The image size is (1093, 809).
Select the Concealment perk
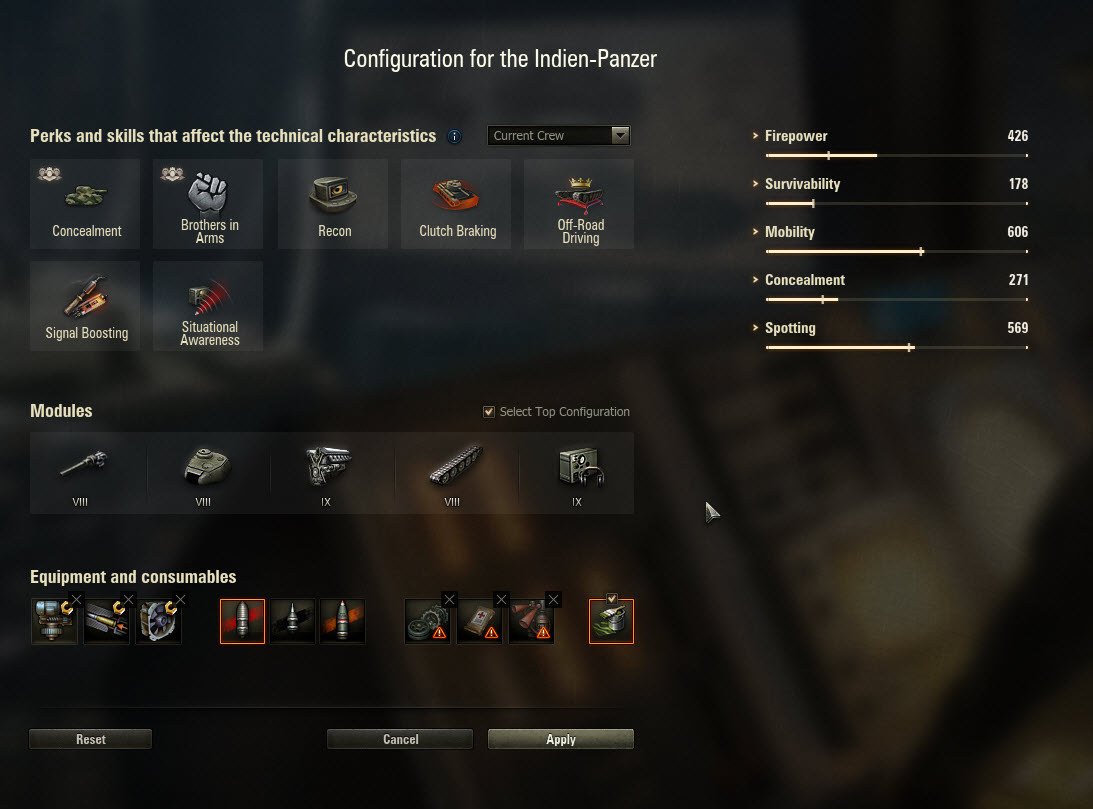point(87,204)
